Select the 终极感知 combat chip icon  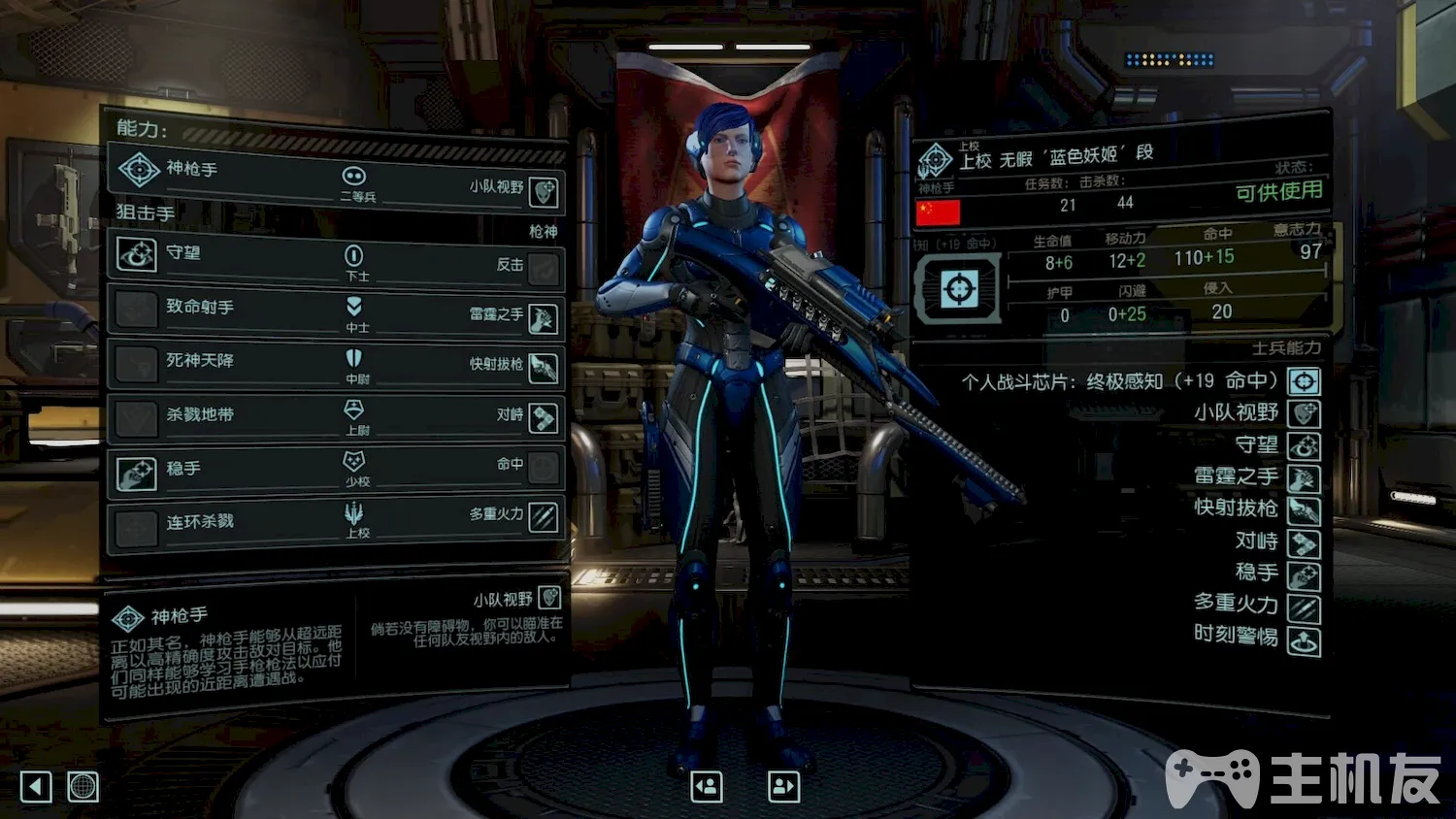(1304, 381)
